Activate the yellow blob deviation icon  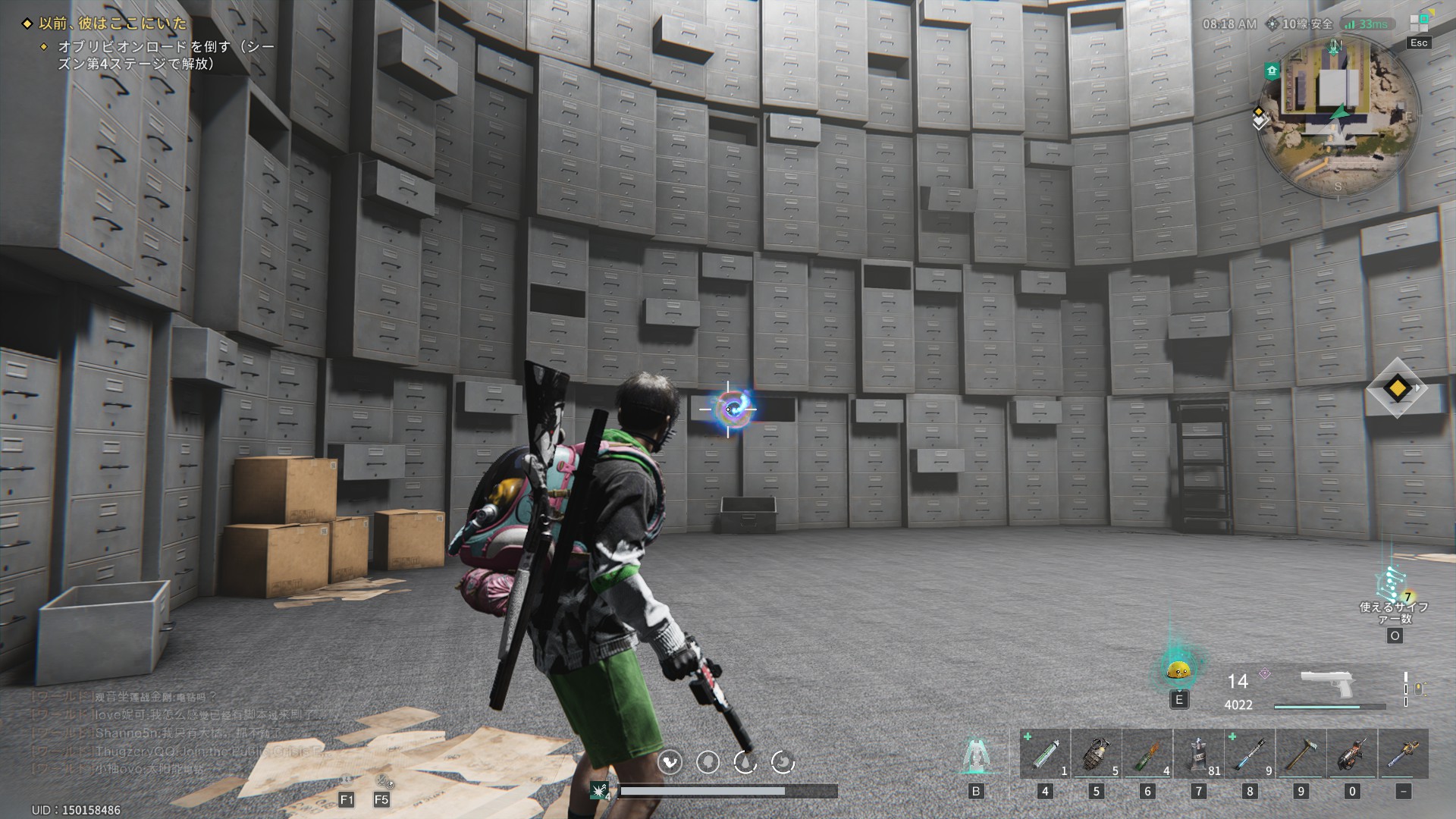point(1178,669)
